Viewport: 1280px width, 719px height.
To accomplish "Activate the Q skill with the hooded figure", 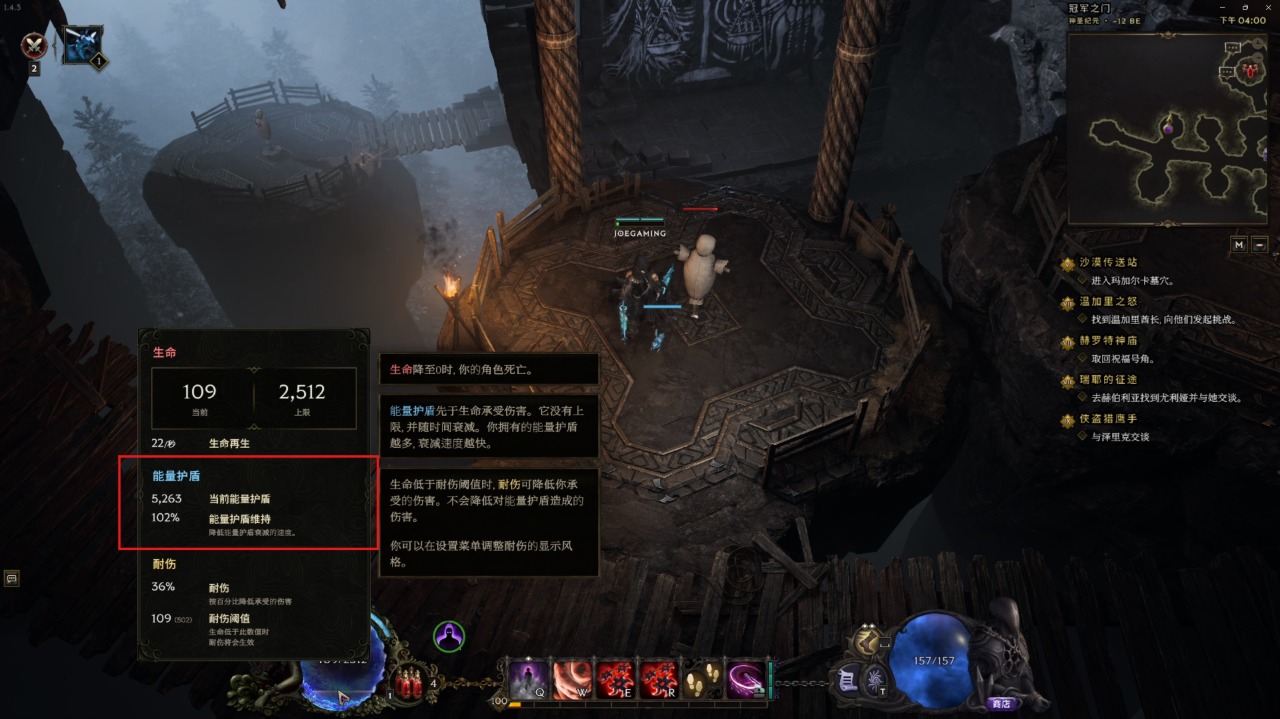I will click(x=529, y=680).
